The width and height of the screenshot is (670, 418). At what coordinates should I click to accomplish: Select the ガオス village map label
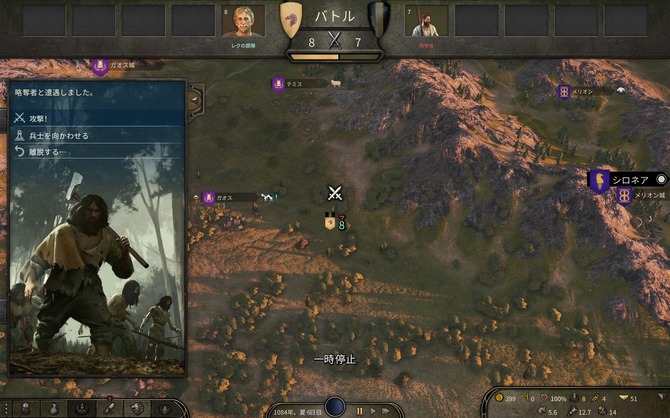pos(224,198)
